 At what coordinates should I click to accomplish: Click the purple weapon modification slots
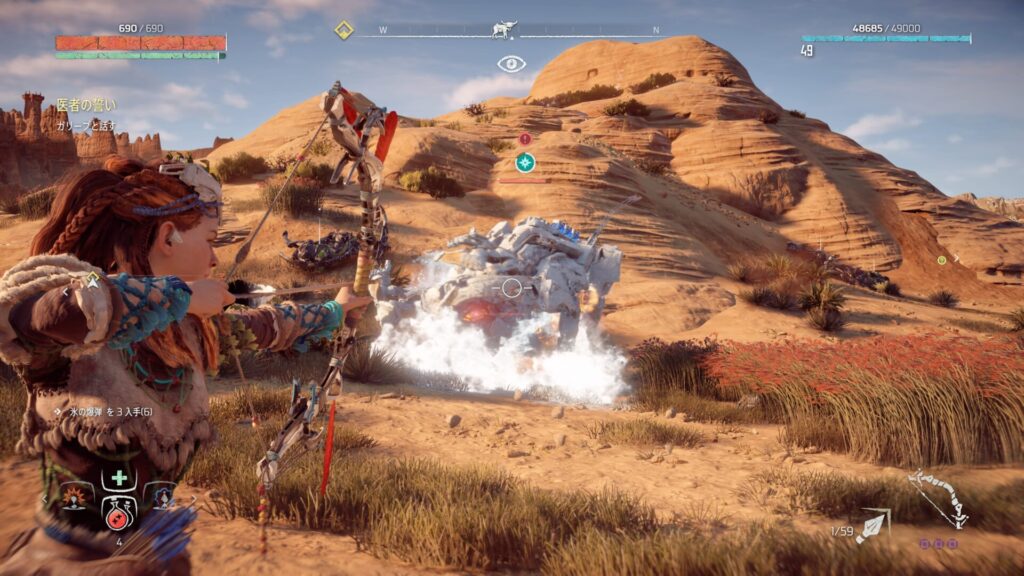tap(938, 544)
